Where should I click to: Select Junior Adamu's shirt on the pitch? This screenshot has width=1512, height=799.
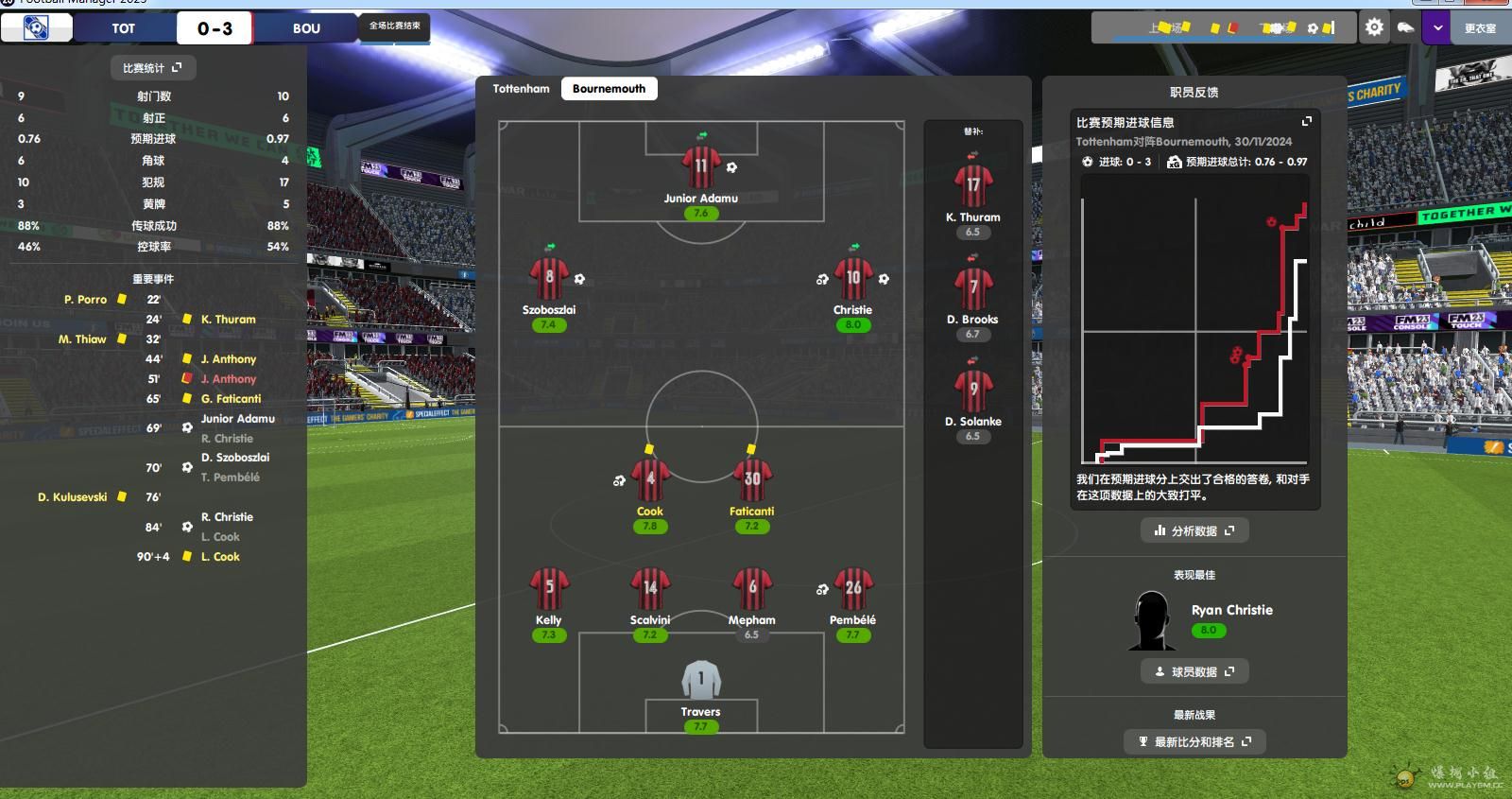[700, 168]
